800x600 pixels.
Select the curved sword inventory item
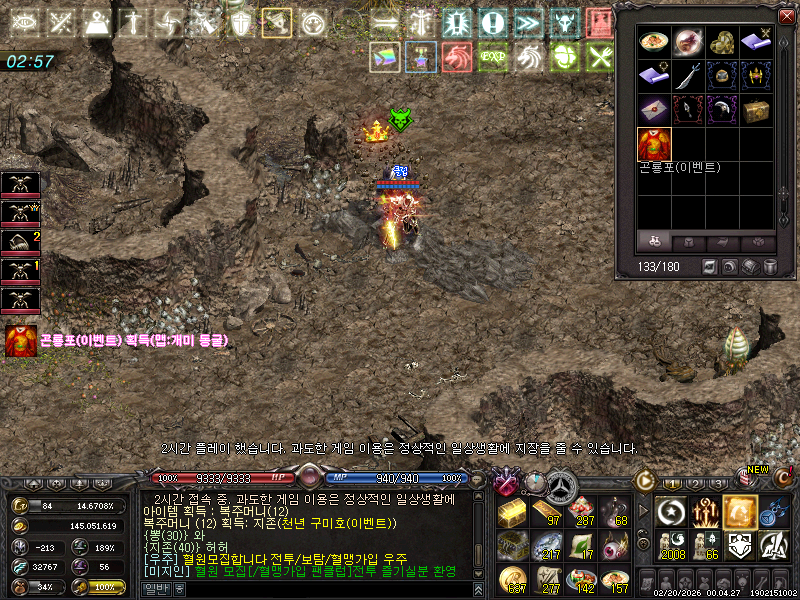tap(689, 76)
